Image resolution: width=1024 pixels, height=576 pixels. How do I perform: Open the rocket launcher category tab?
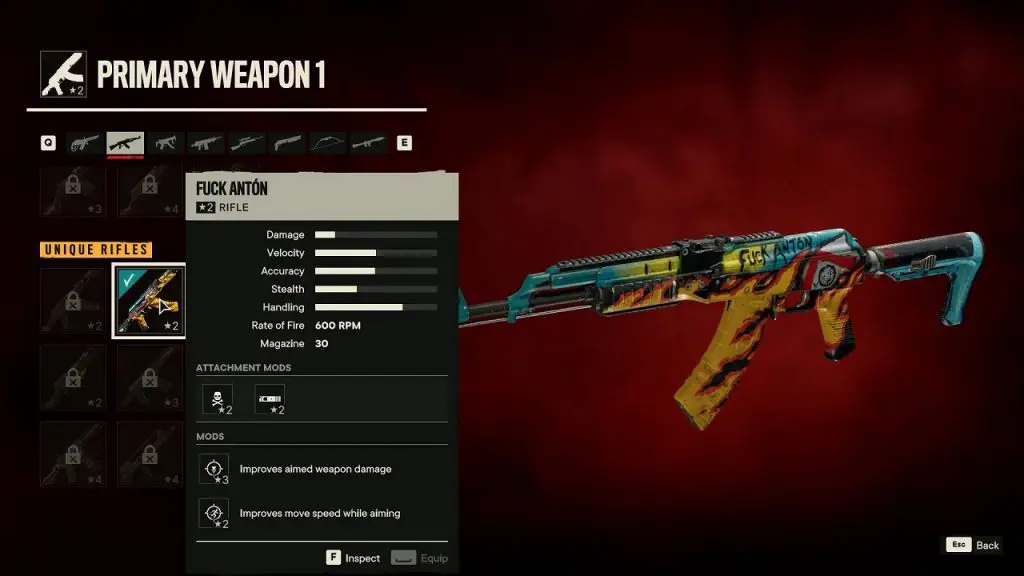pyautogui.click(x=368, y=143)
